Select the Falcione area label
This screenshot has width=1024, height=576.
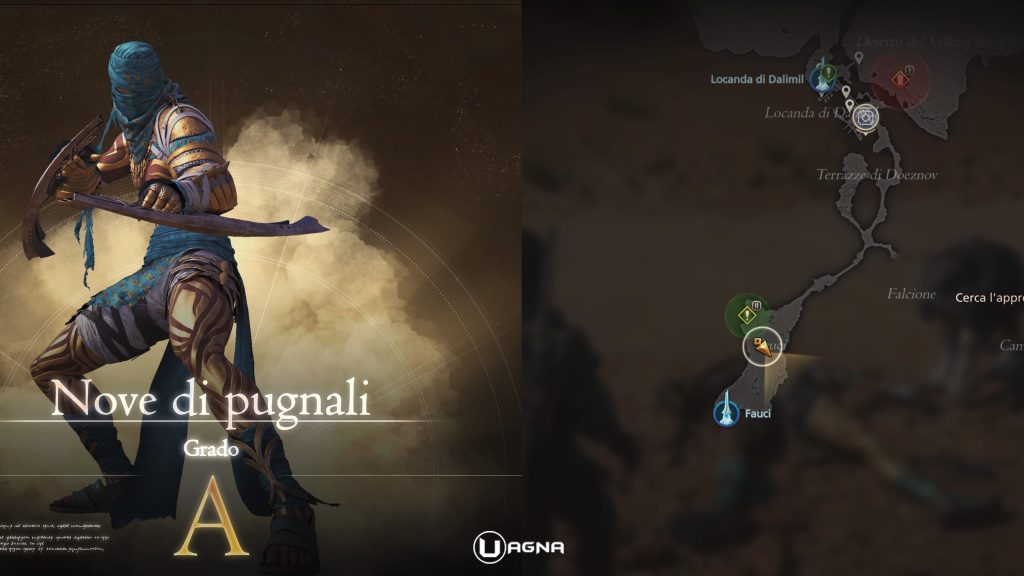coord(911,294)
